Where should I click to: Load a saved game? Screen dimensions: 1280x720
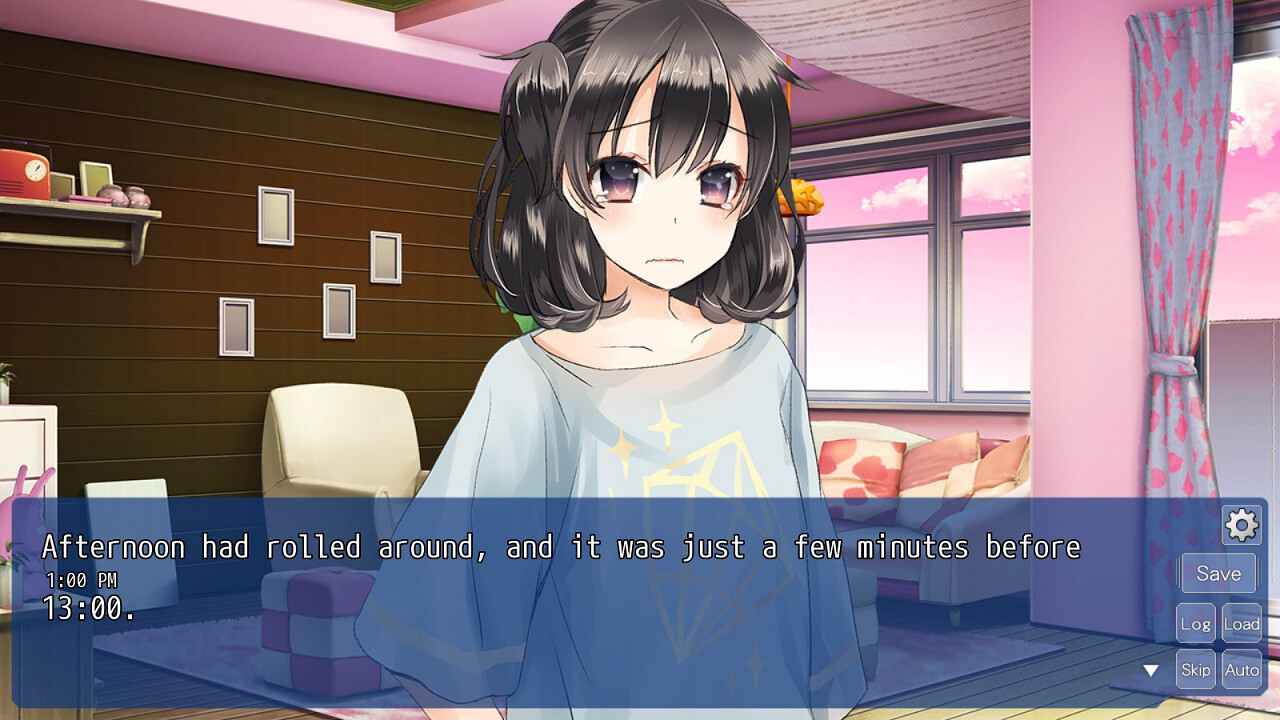coord(1242,623)
